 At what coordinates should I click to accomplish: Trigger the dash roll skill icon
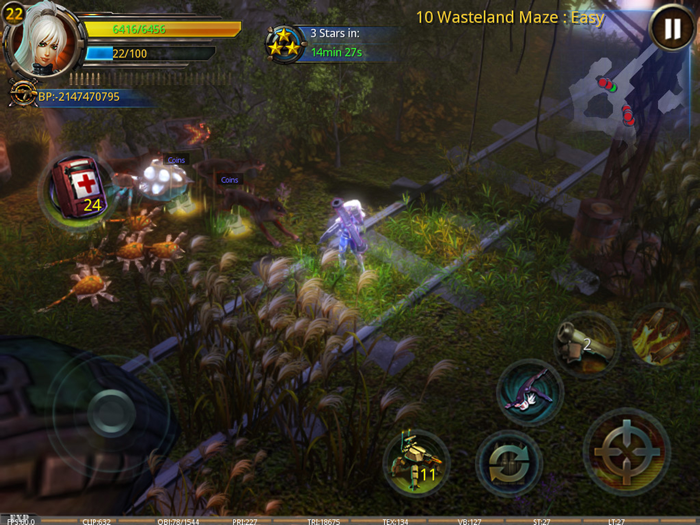coord(530,391)
